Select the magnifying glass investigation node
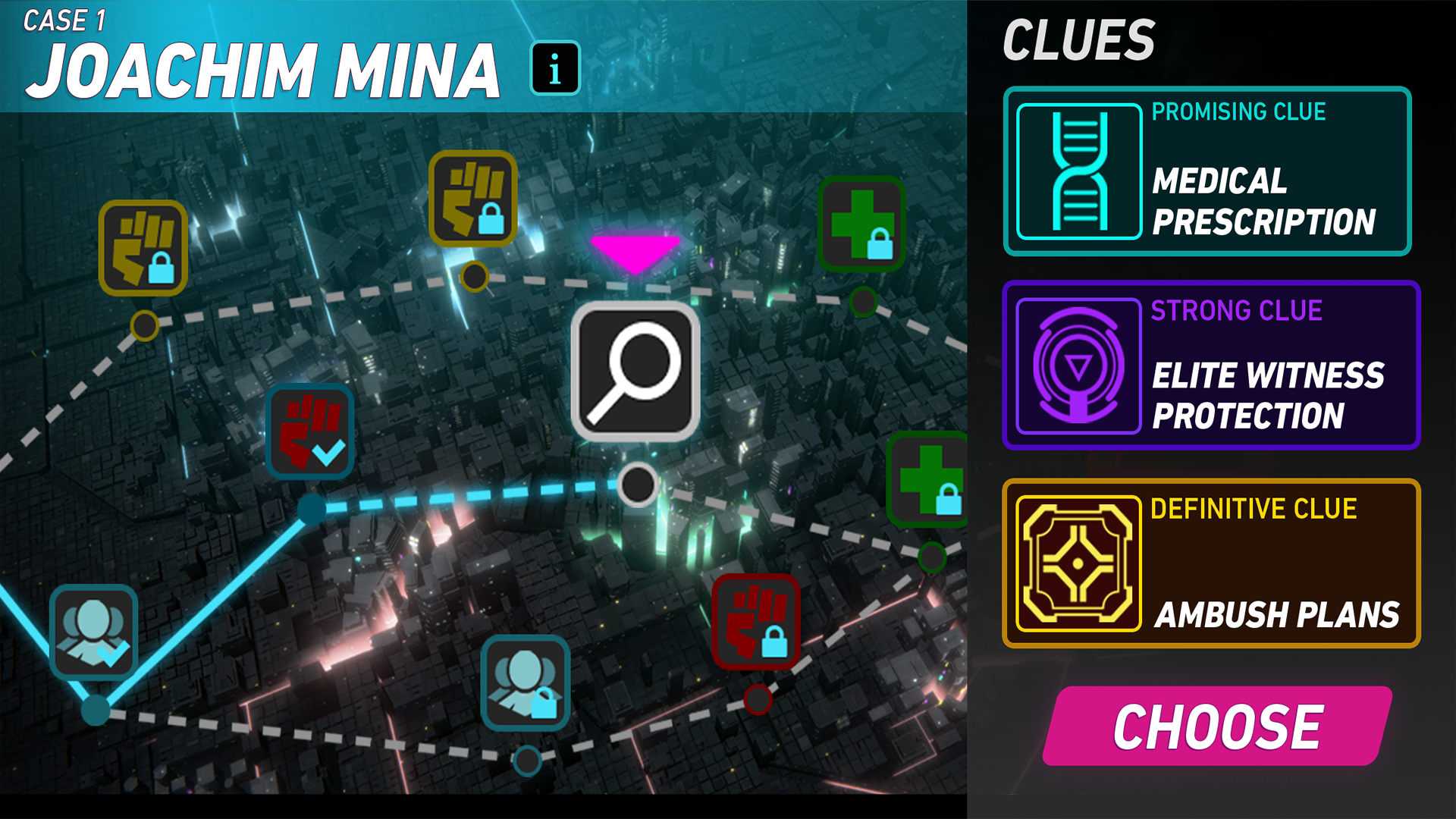This screenshot has width=1456, height=819. (635, 372)
